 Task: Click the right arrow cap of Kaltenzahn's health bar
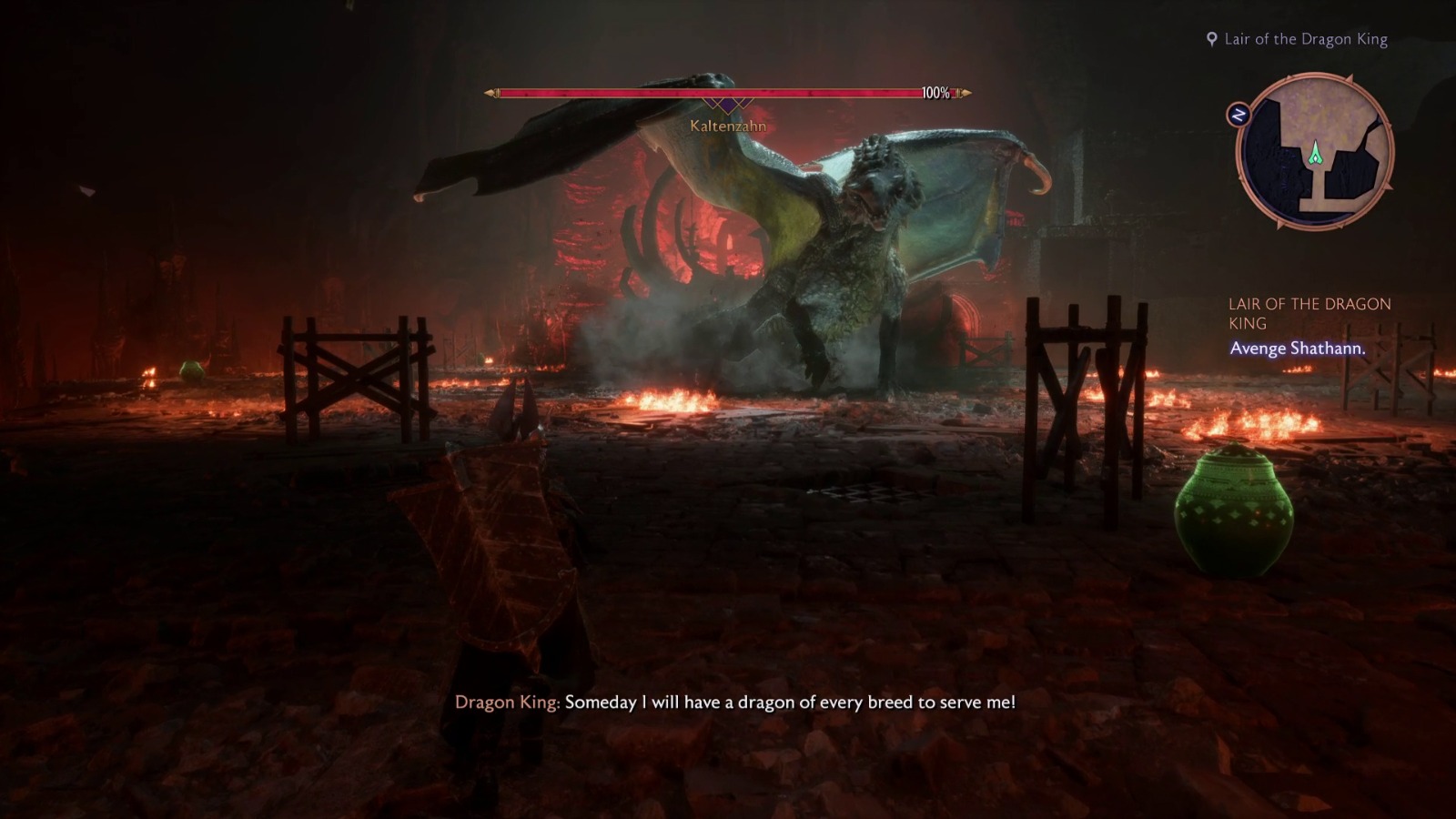[966, 92]
